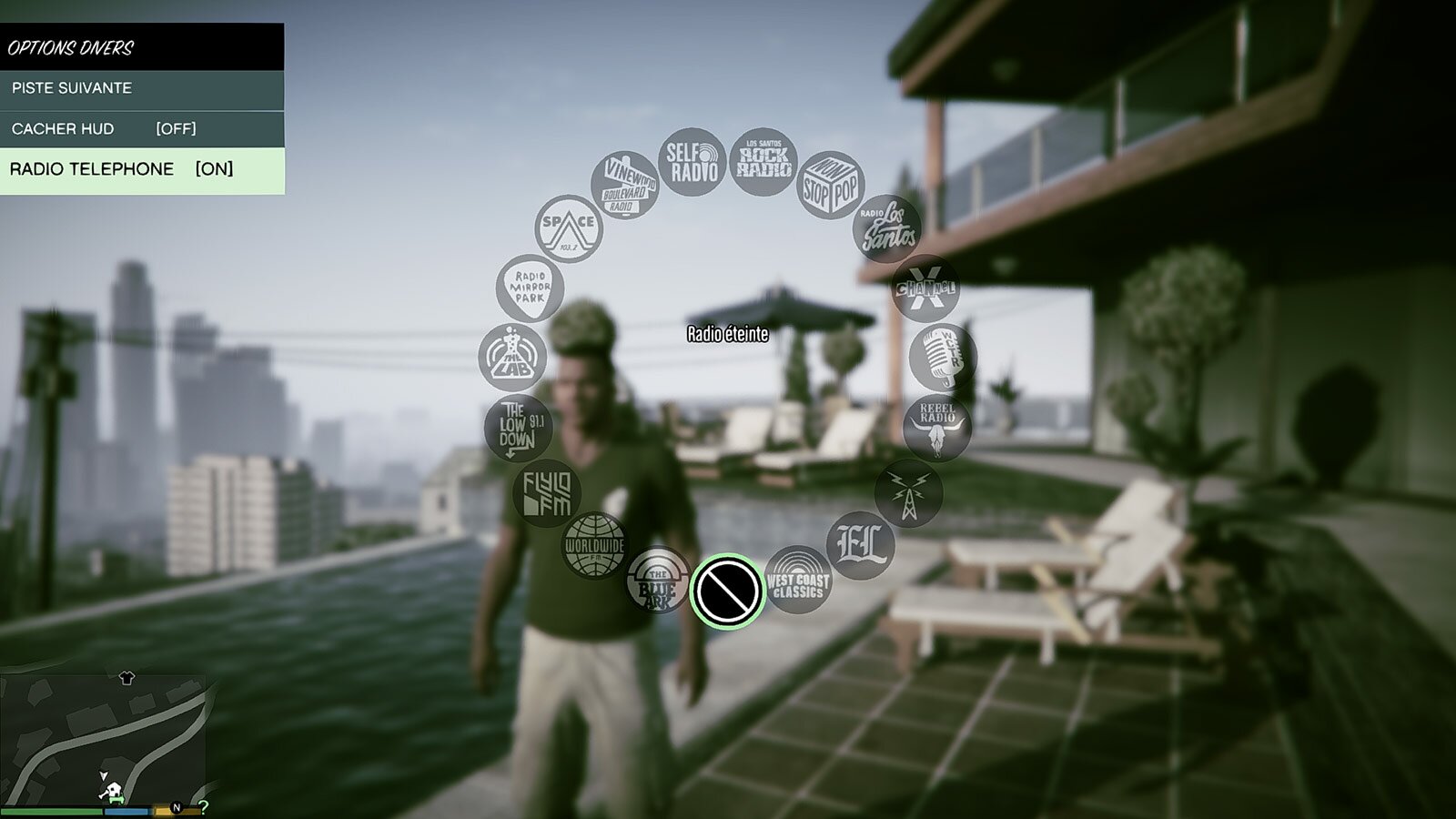The width and height of the screenshot is (1456, 819).
Task: Choose The Blue Ark station
Action: [x=658, y=581]
